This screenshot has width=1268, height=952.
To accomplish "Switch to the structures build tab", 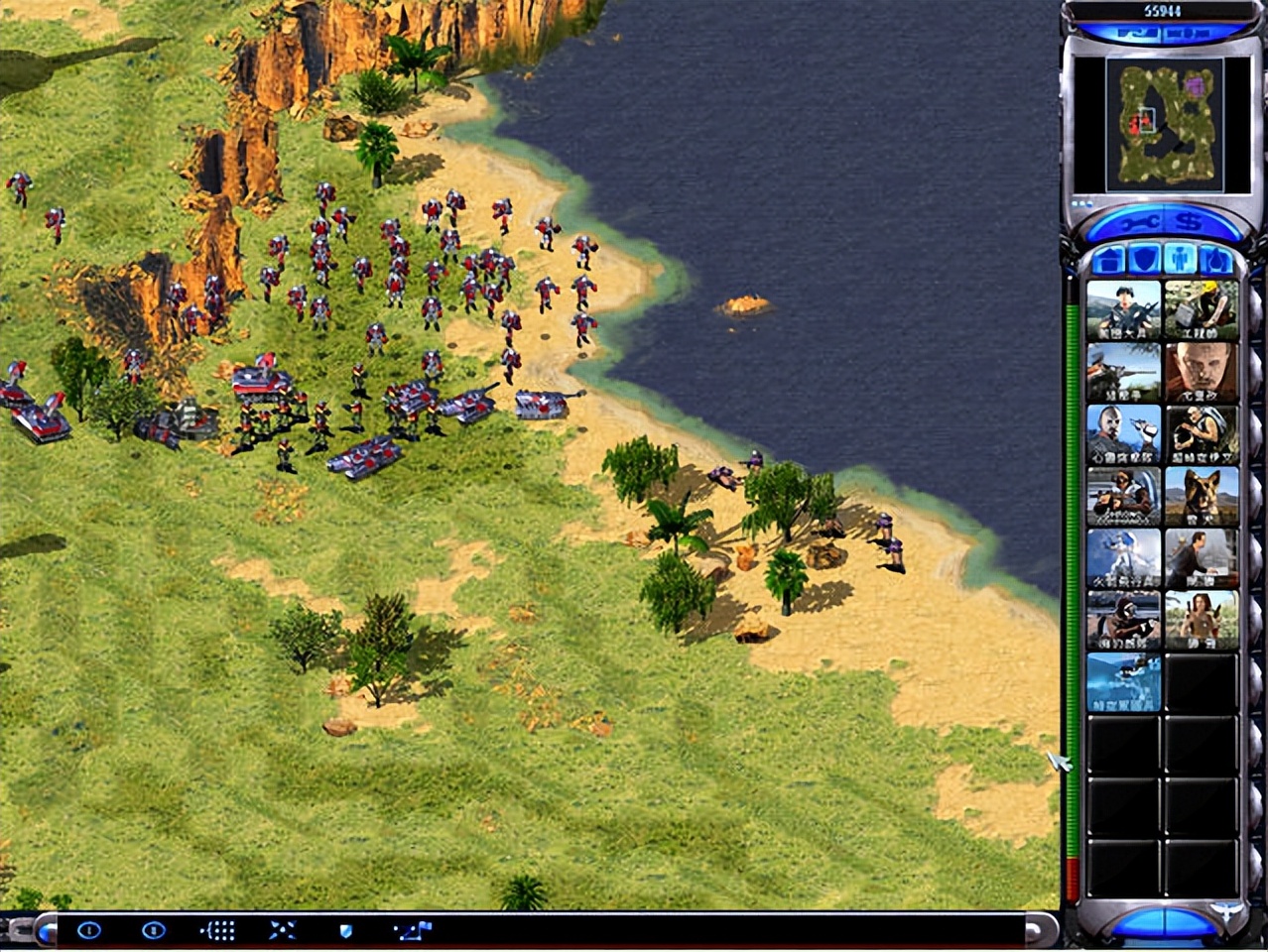I will tap(1109, 261).
